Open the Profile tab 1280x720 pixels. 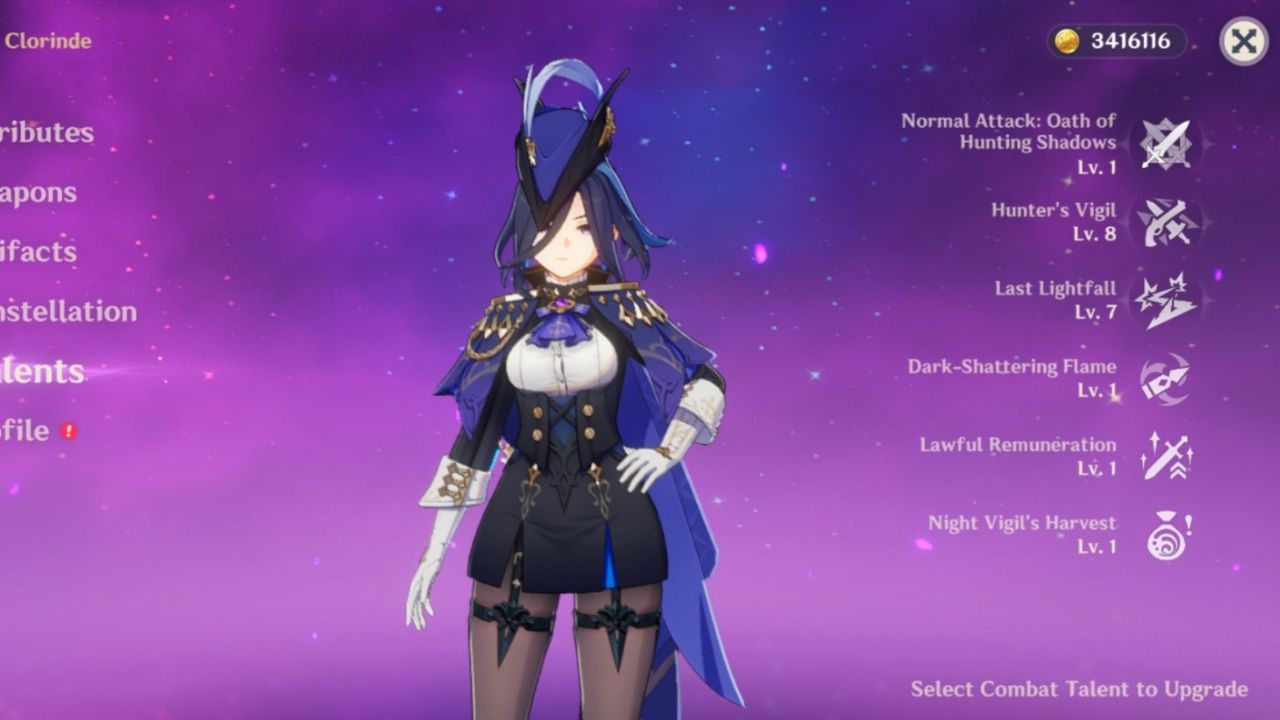pos(25,431)
